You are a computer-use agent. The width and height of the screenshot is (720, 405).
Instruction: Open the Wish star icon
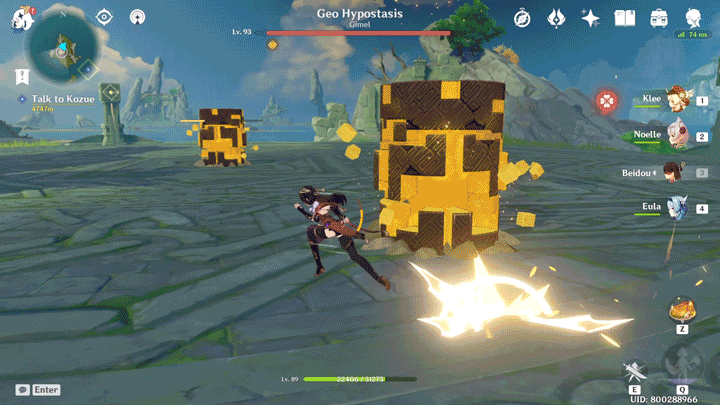coord(590,18)
